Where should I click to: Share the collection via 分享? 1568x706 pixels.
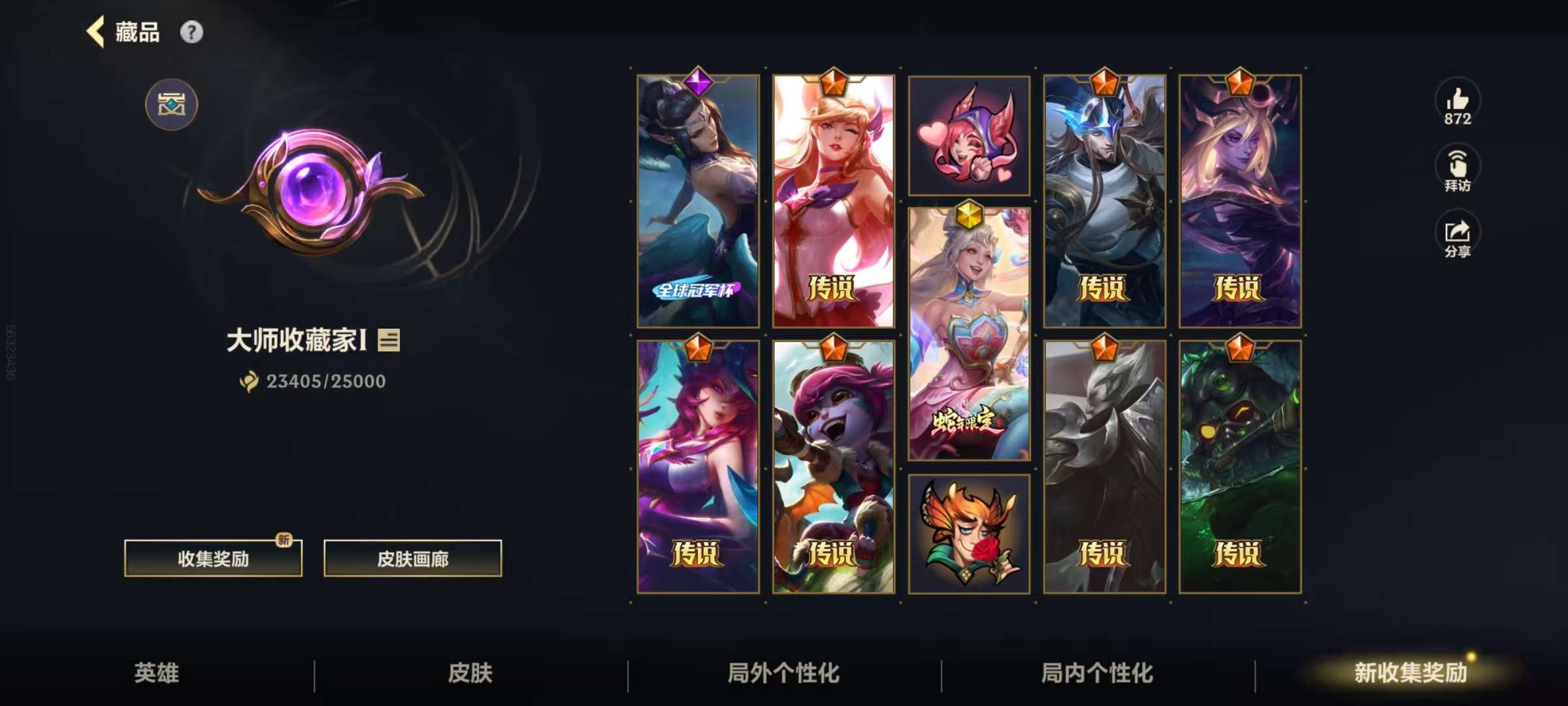(x=1457, y=237)
